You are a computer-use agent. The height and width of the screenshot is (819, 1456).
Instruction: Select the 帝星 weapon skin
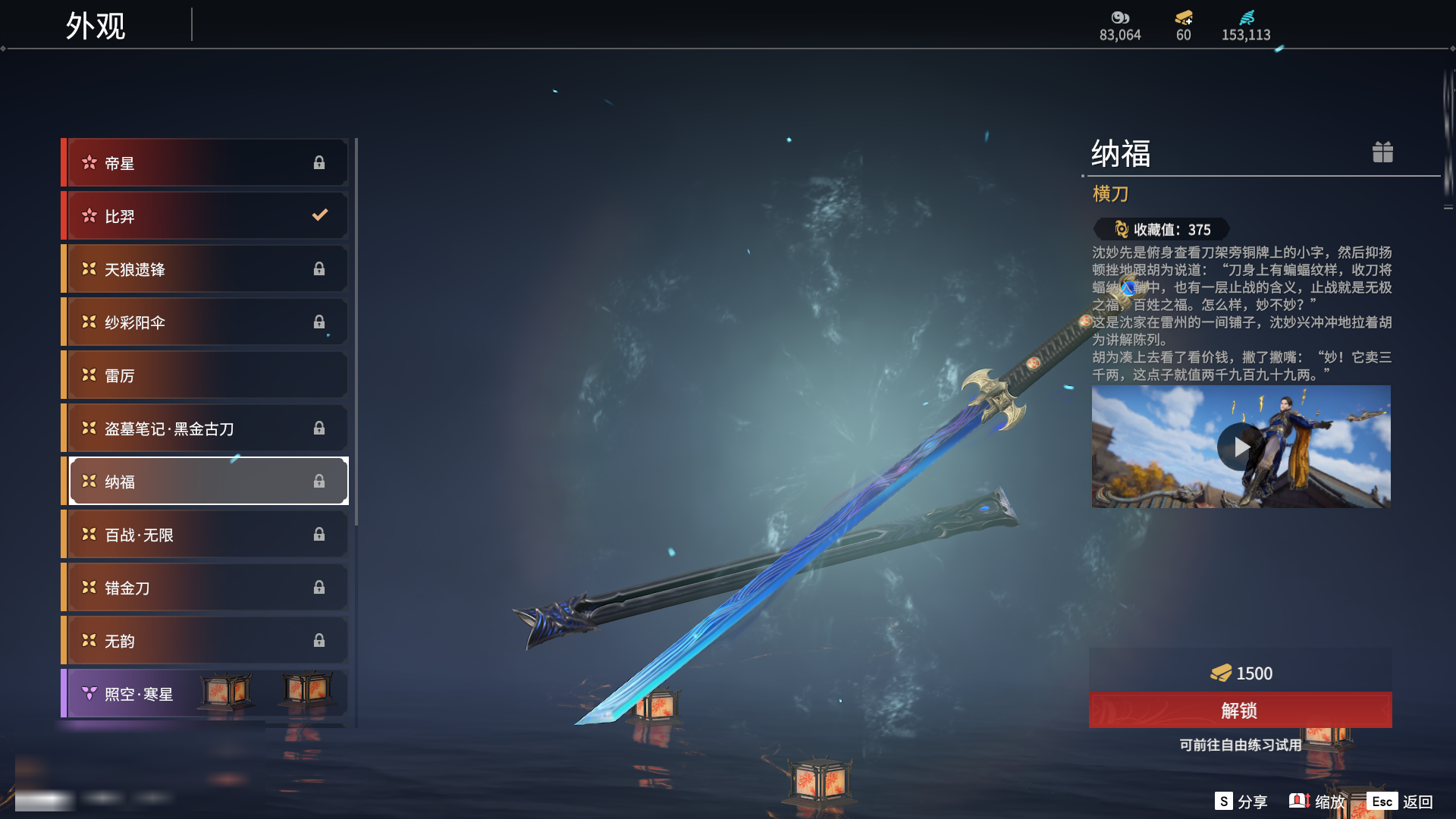point(206,163)
